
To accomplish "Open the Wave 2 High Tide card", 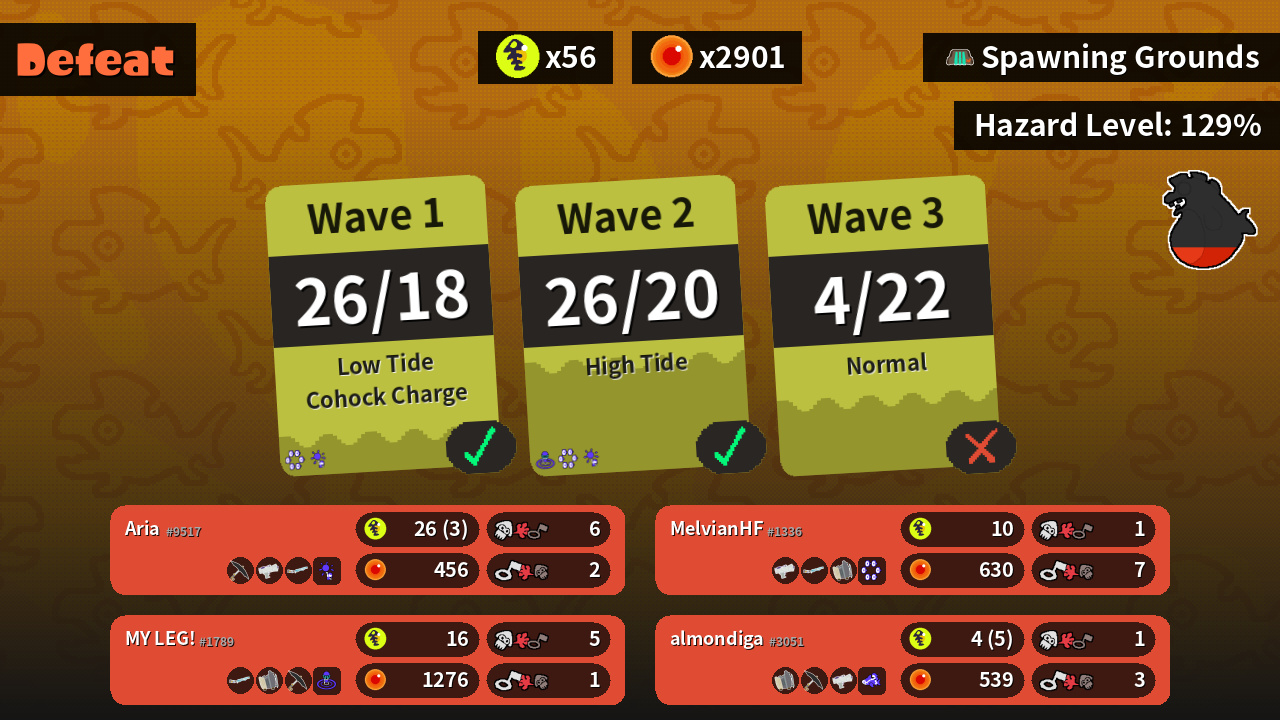I will pyautogui.click(x=632, y=325).
